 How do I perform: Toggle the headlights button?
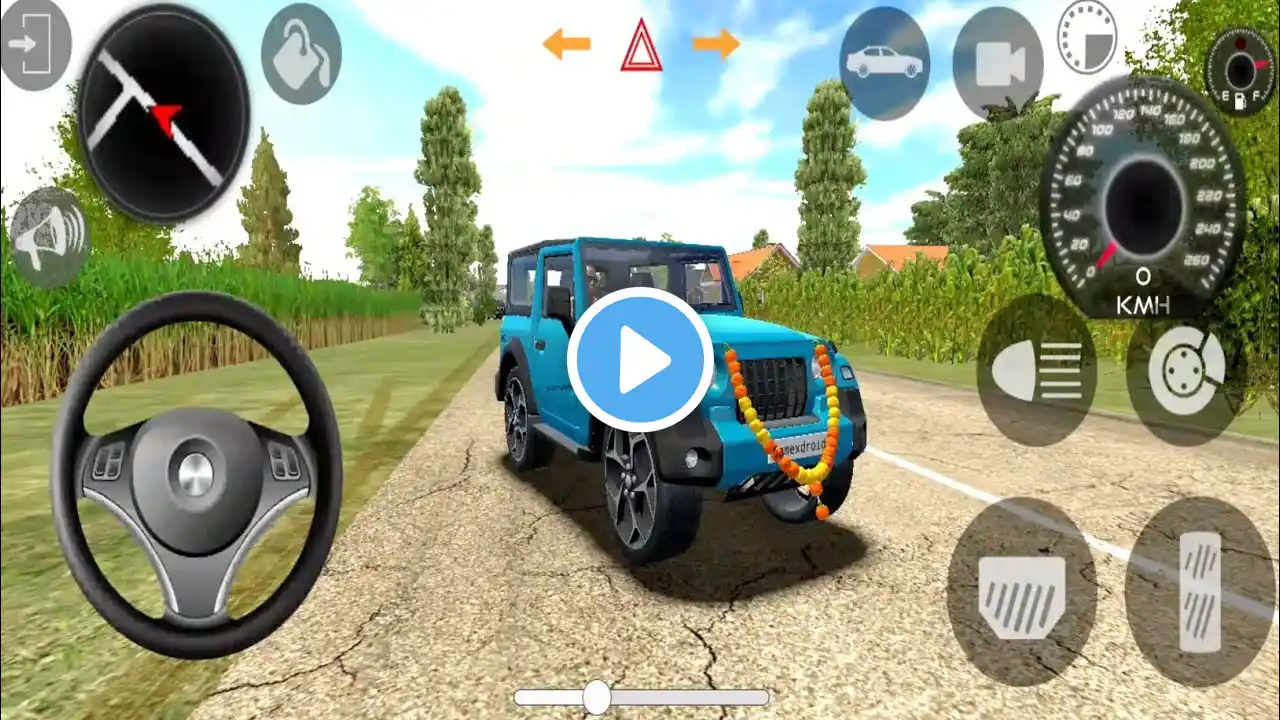1036,370
